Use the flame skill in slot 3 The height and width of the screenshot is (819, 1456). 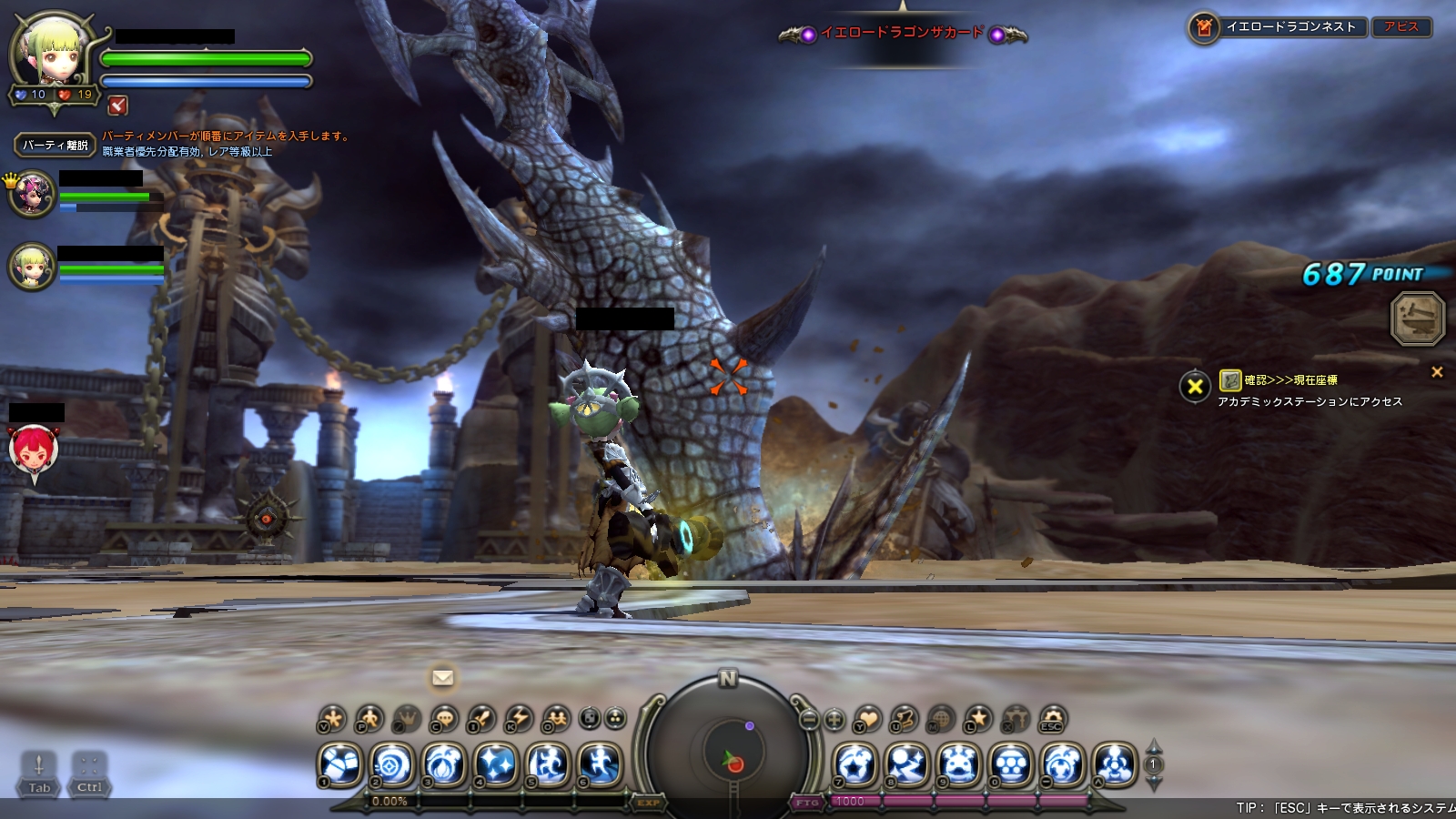click(x=445, y=764)
